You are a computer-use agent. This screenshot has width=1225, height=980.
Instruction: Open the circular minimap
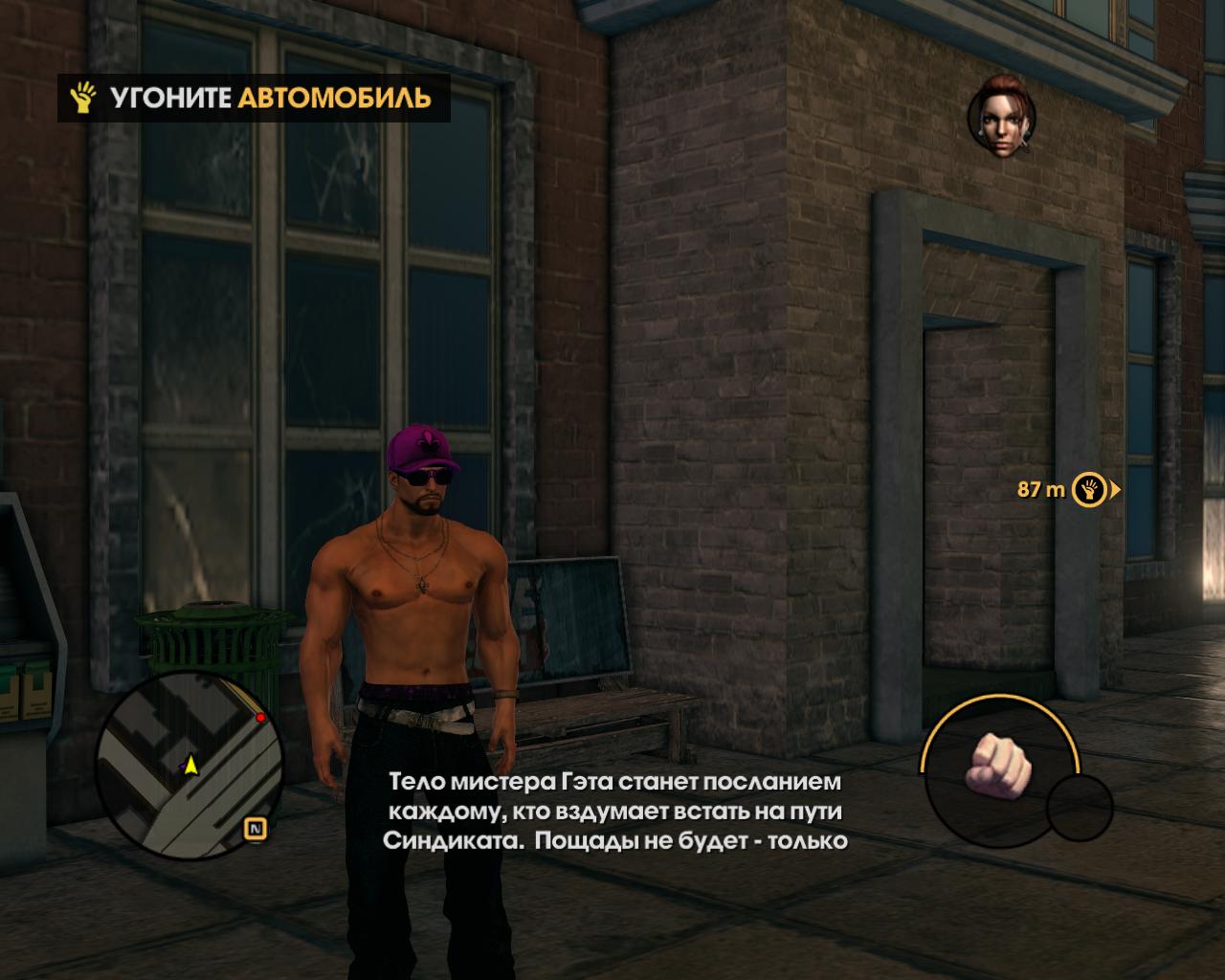point(189,763)
